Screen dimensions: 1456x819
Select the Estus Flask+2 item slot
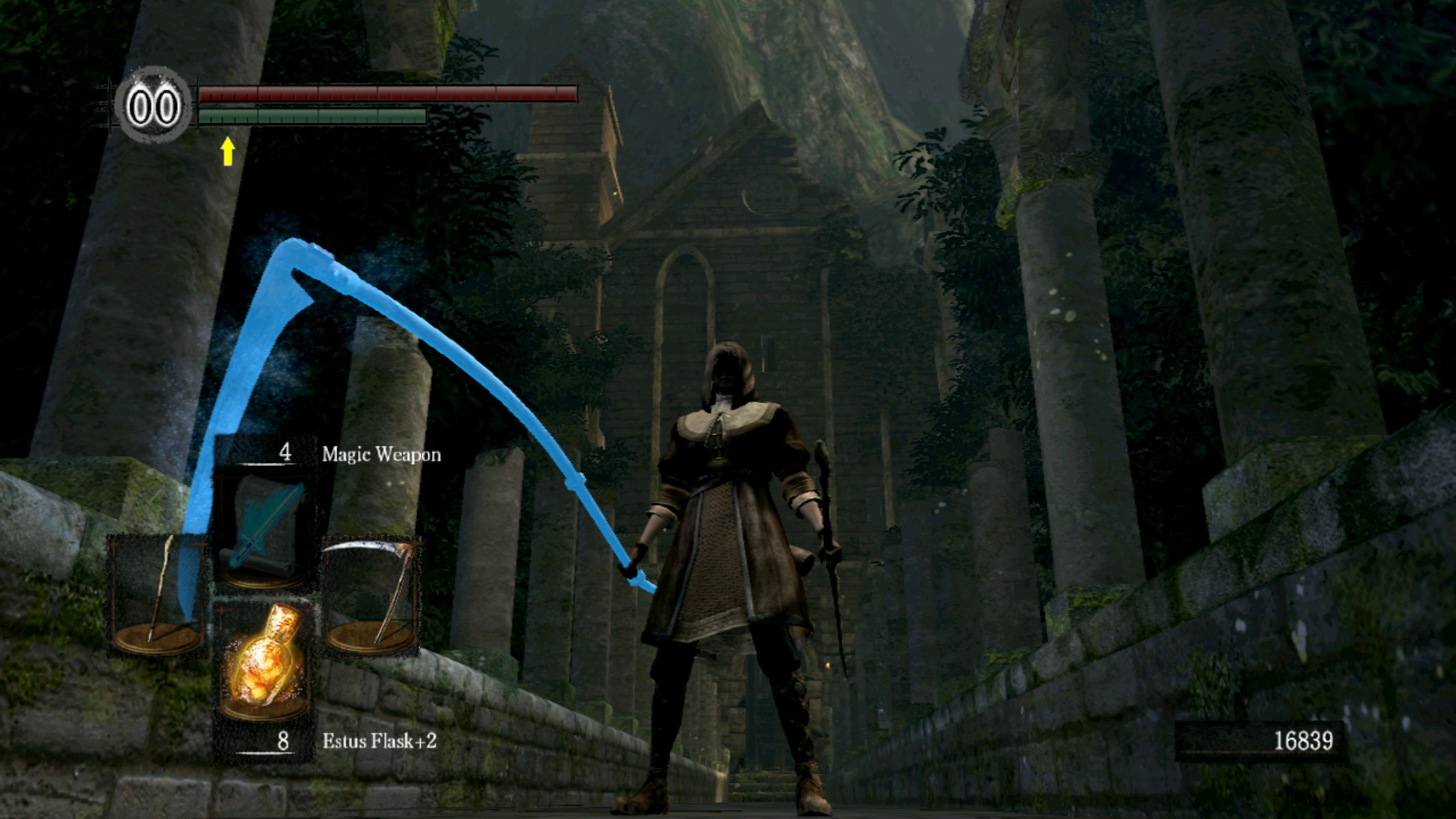[264, 663]
